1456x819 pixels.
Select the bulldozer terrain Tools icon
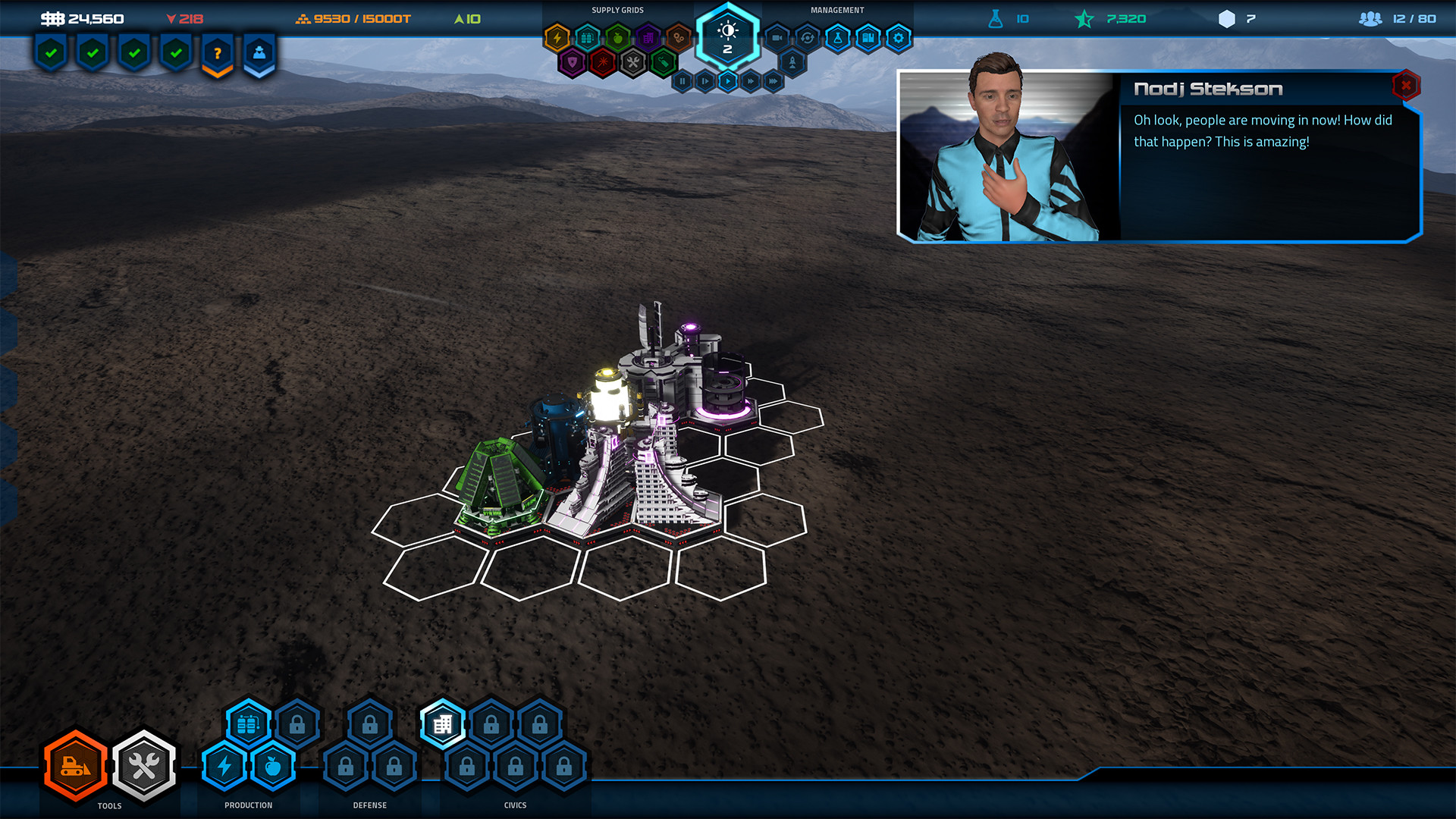pos(74,766)
